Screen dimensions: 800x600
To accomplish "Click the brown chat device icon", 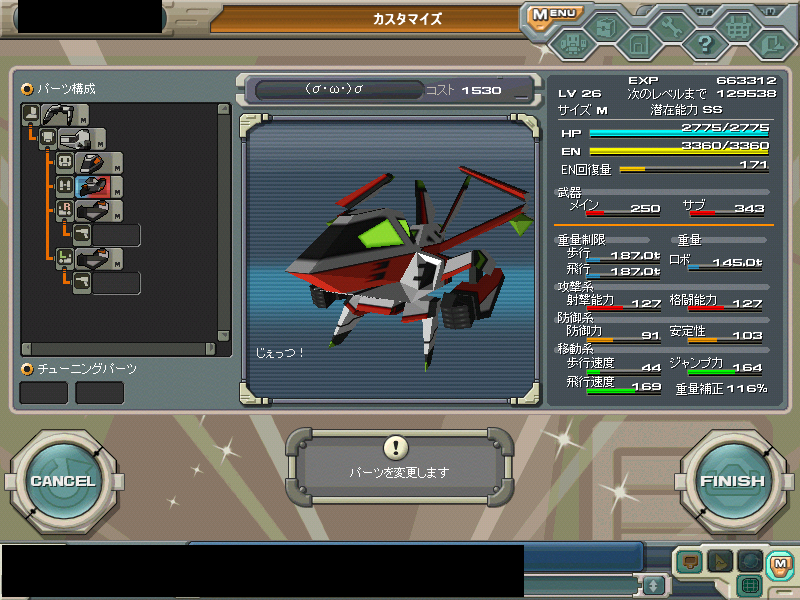I will click(x=688, y=562).
